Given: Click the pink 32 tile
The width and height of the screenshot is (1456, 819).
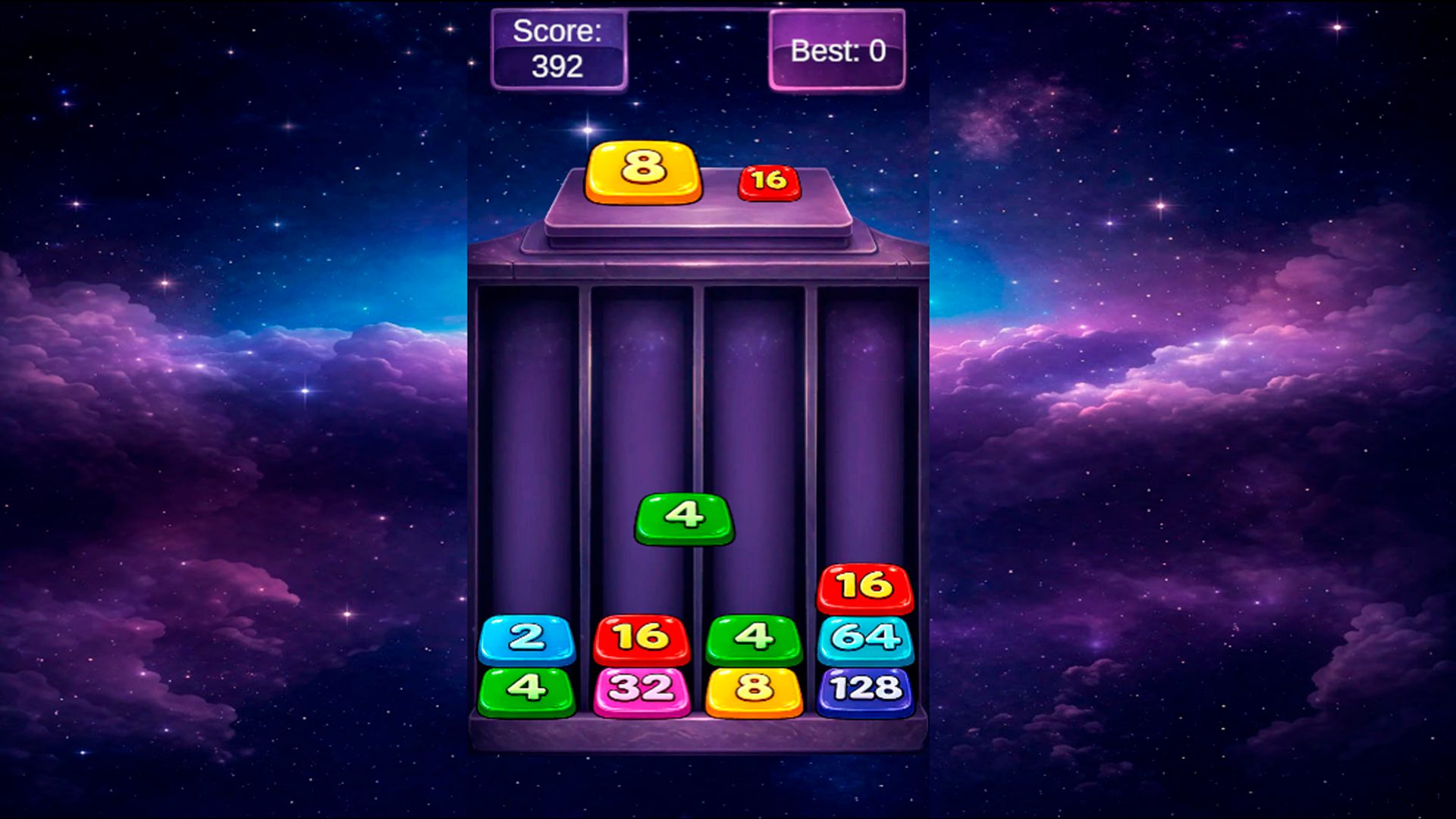Looking at the screenshot, I should tap(641, 689).
